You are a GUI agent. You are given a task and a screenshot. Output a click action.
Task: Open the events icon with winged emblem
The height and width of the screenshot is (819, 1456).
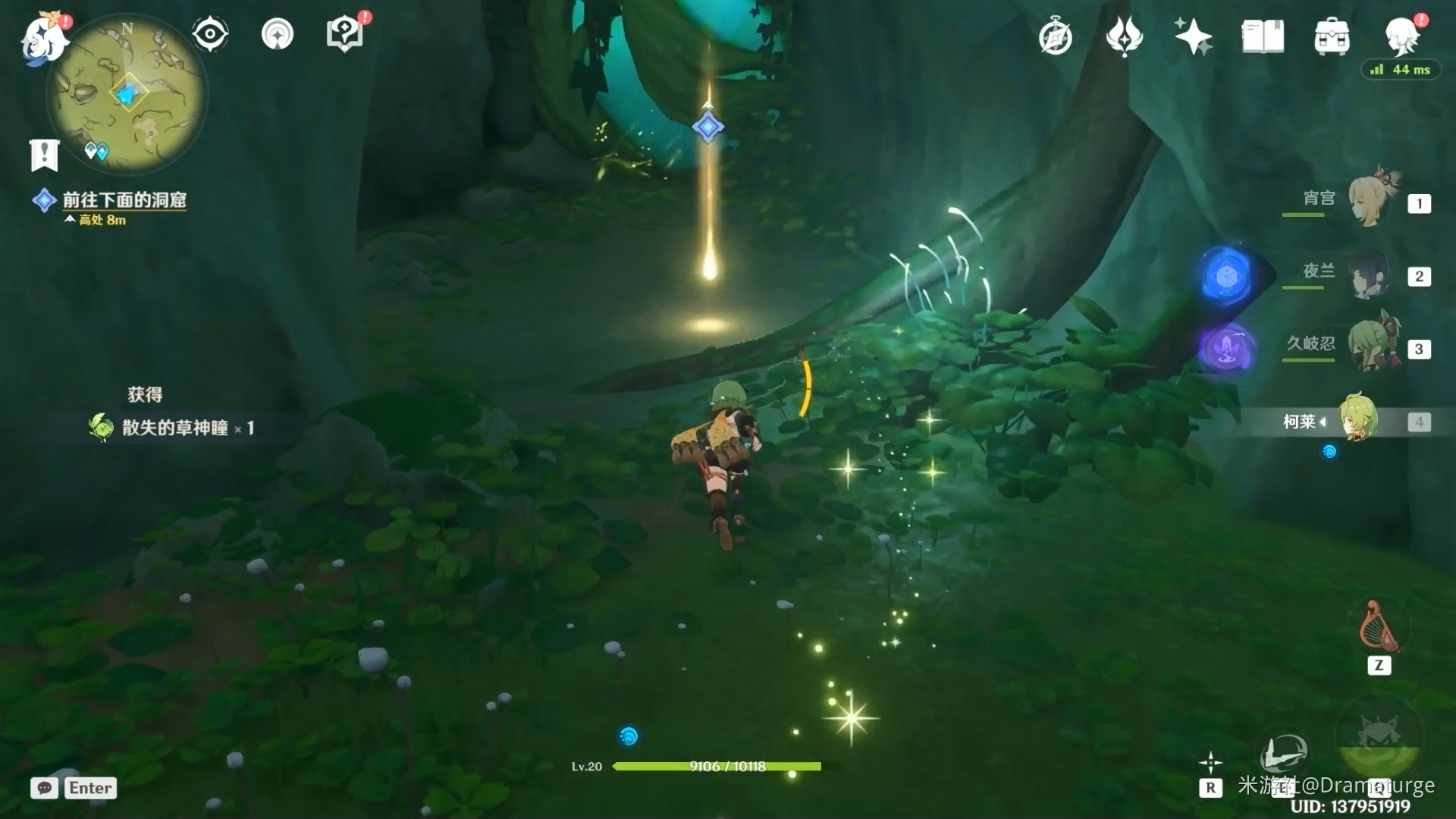[x=1124, y=36]
